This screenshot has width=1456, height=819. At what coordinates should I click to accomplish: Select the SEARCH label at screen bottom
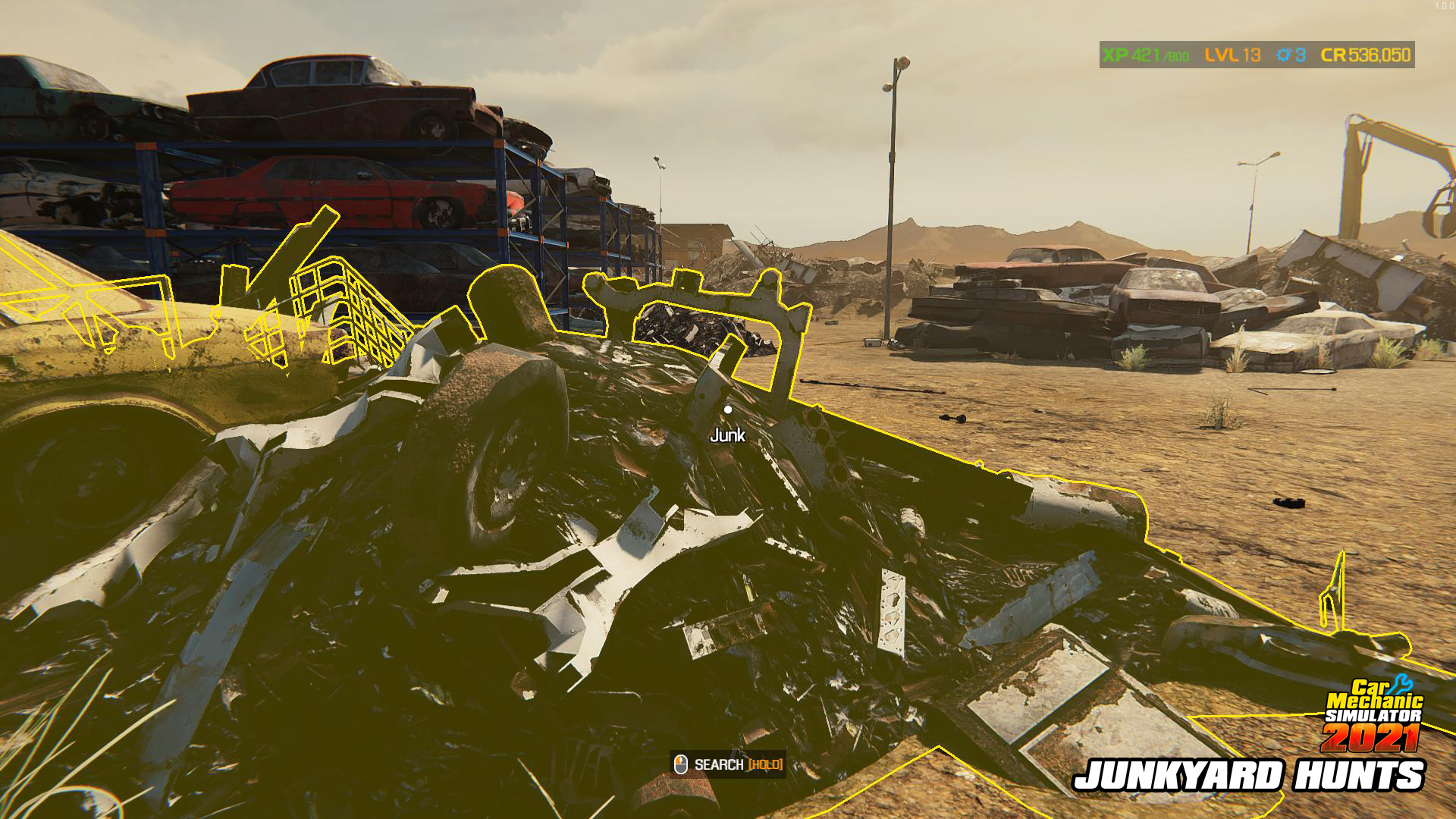point(719,765)
